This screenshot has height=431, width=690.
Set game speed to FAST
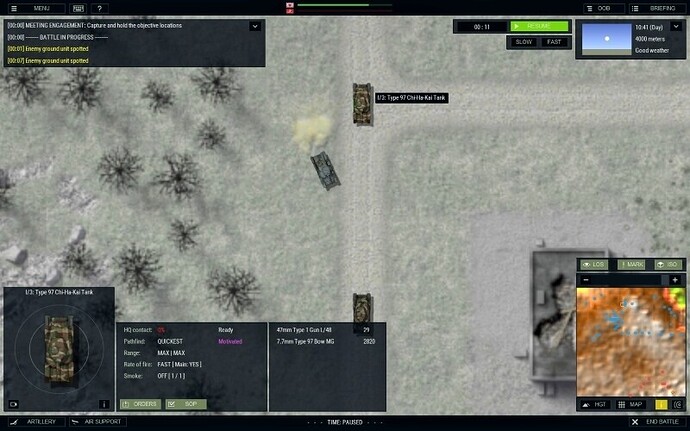(x=554, y=42)
